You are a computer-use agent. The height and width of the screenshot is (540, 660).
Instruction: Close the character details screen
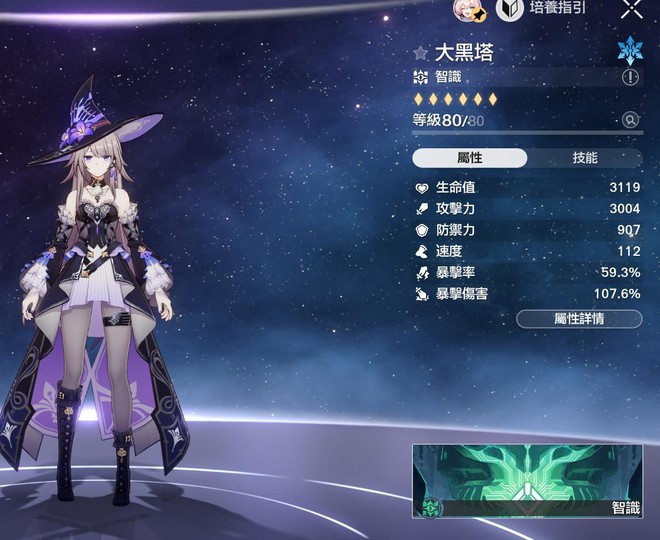pos(632,10)
